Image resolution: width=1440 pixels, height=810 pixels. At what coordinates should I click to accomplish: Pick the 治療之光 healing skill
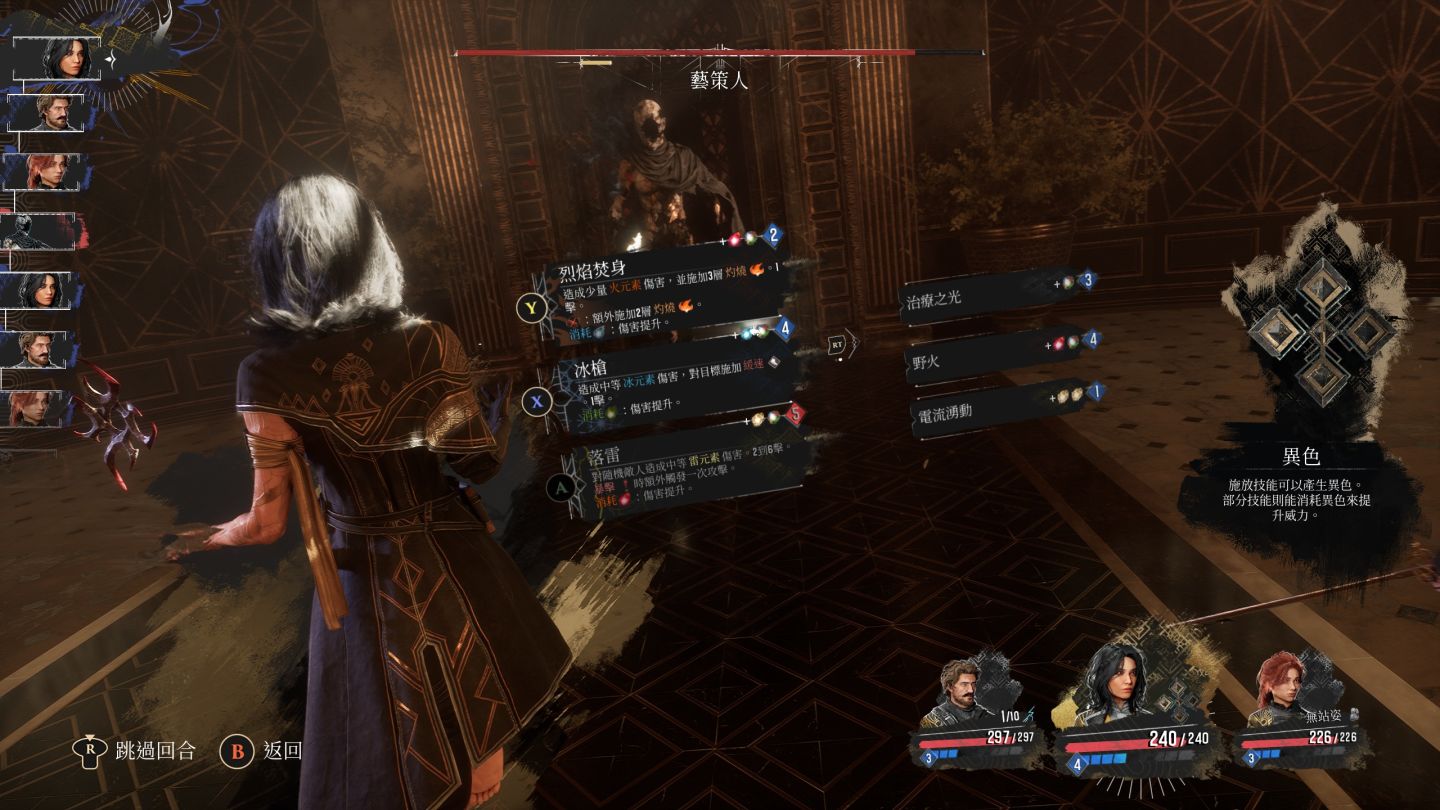990,296
